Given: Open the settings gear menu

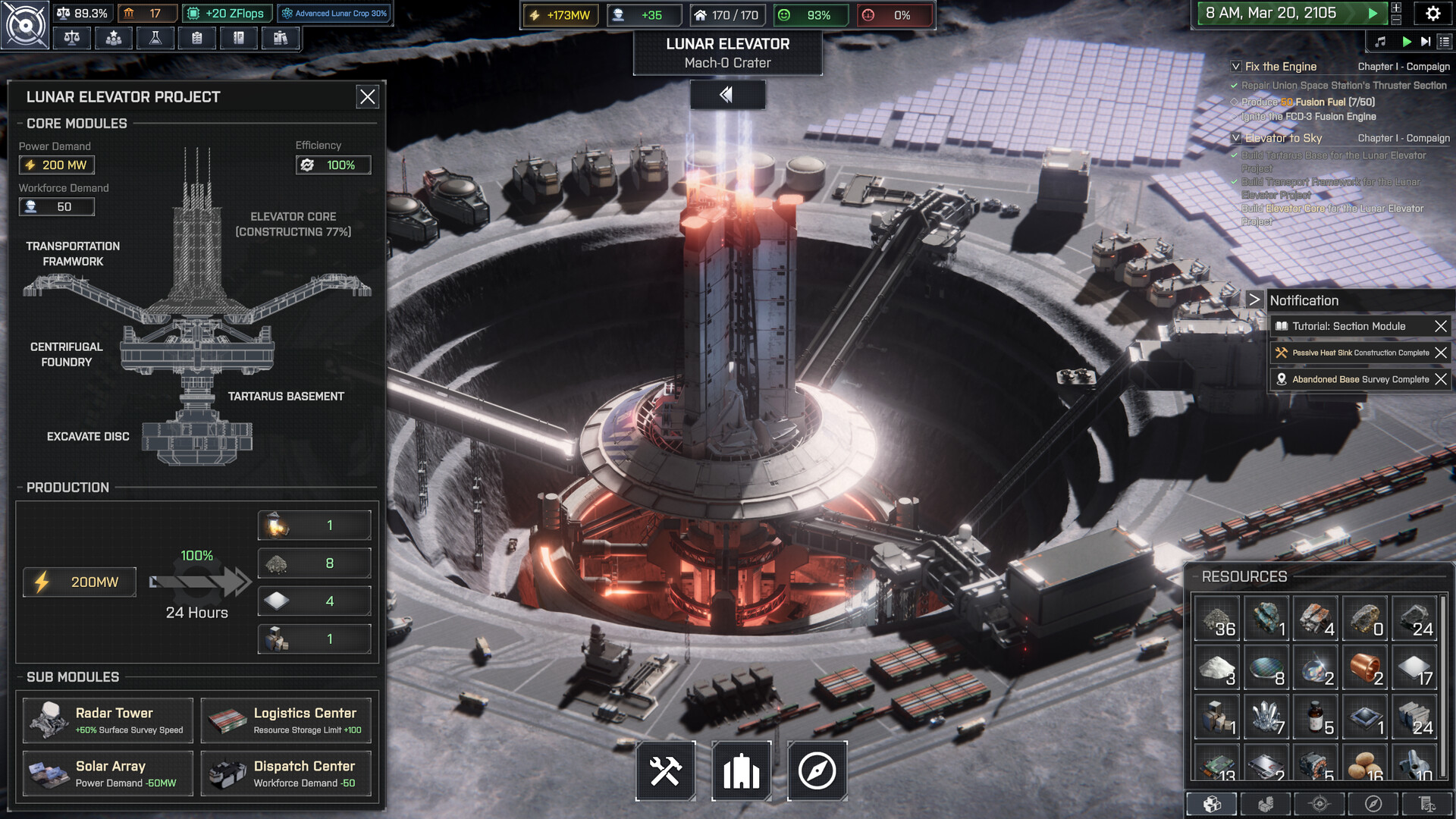Looking at the screenshot, I should 1432,14.
